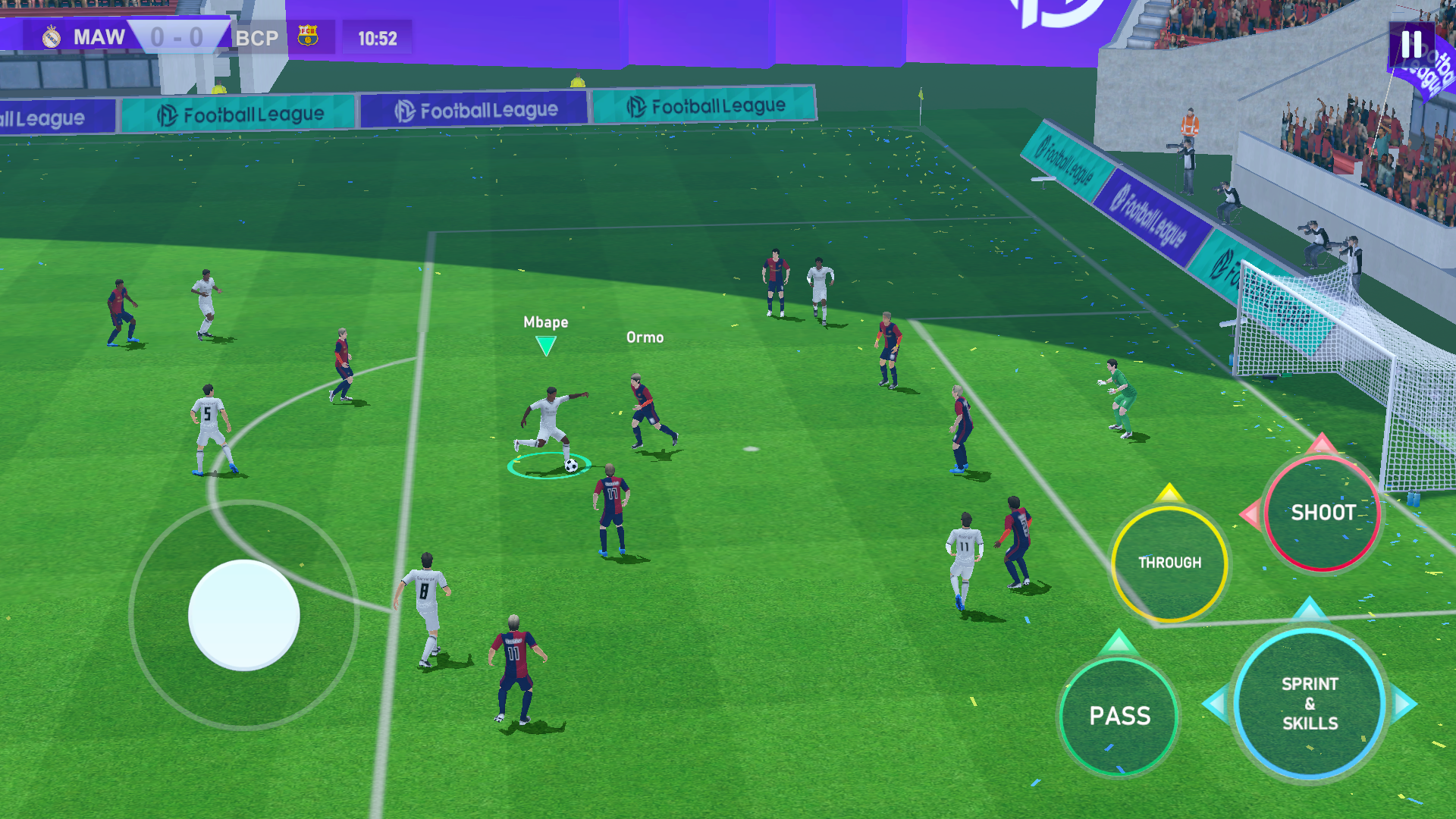Screen dimensions: 1456x819
Task: Tap the yellow arrow above THROUGH
Action: 1169,495
